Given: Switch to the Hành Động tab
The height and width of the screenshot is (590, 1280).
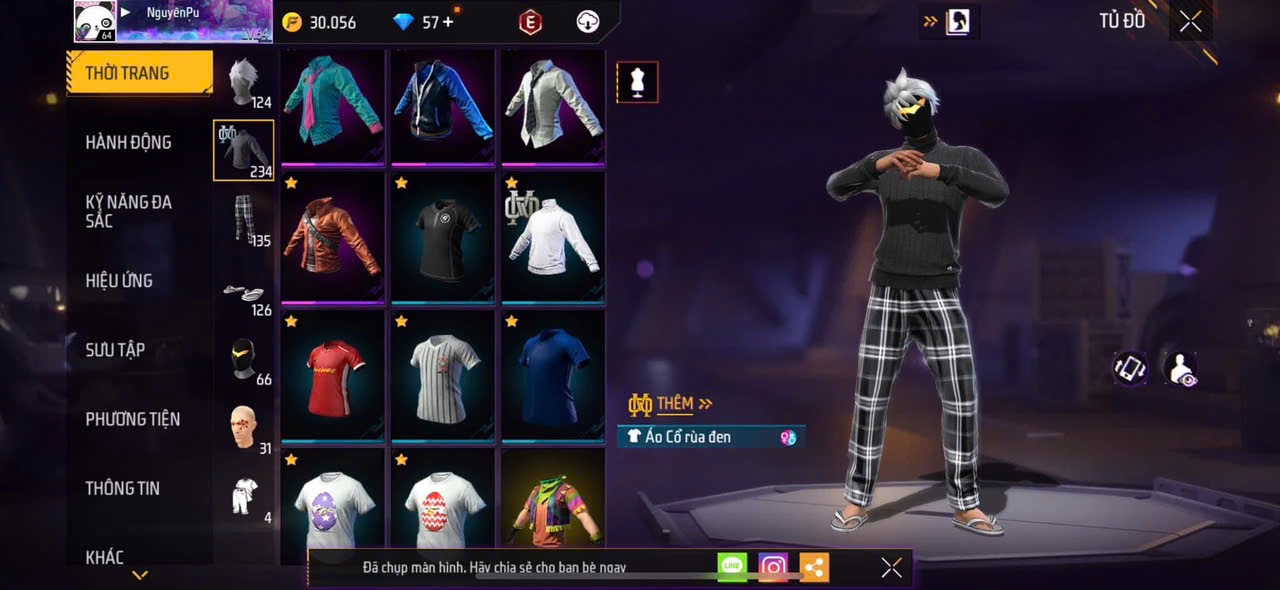Looking at the screenshot, I should 128,142.
